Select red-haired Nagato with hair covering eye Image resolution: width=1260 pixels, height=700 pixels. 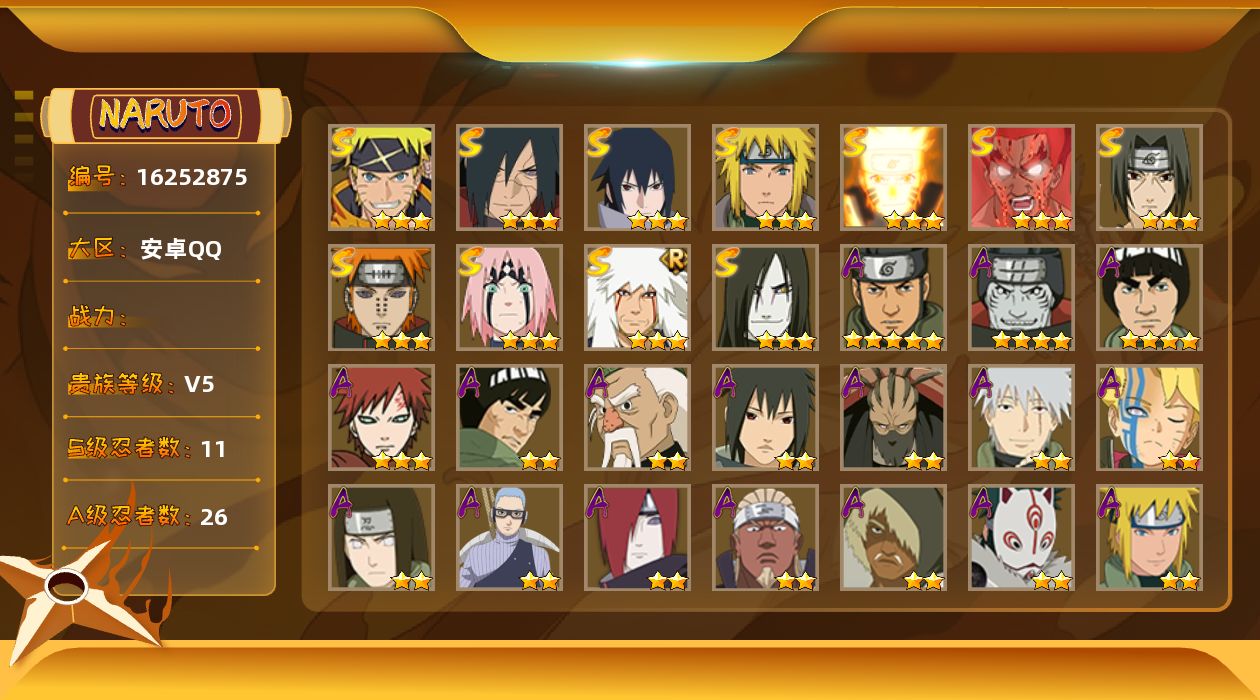637,537
